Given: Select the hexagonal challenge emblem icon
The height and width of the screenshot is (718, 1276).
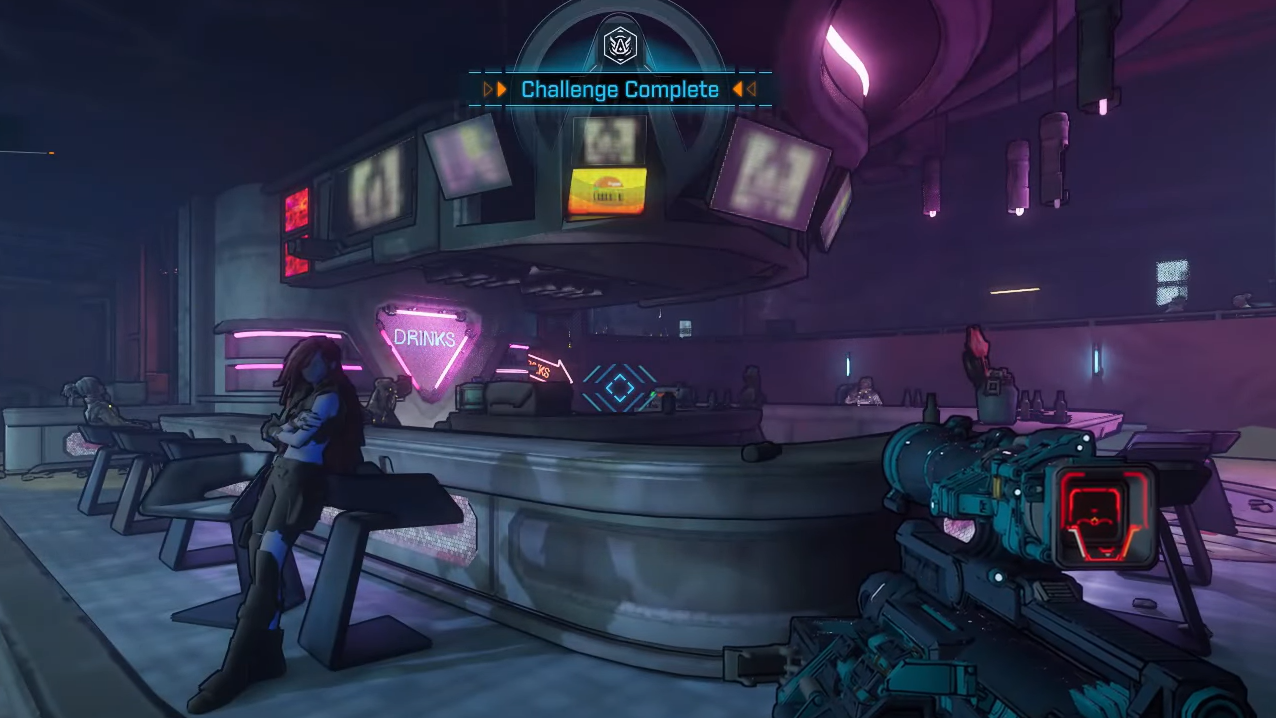Looking at the screenshot, I should (x=620, y=45).
